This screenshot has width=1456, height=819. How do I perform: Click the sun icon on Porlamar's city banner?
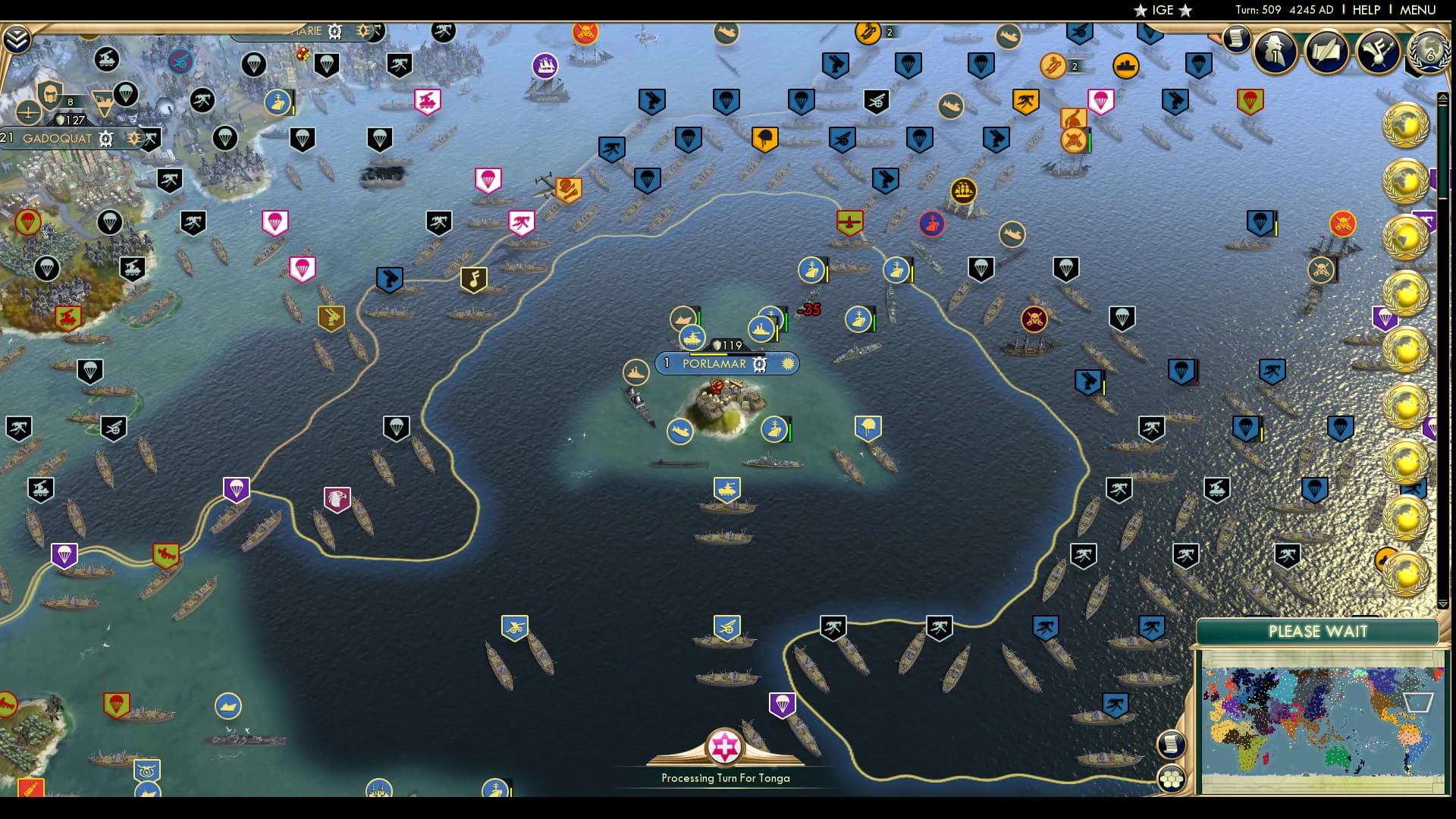pyautogui.click(x=788, y=364)
